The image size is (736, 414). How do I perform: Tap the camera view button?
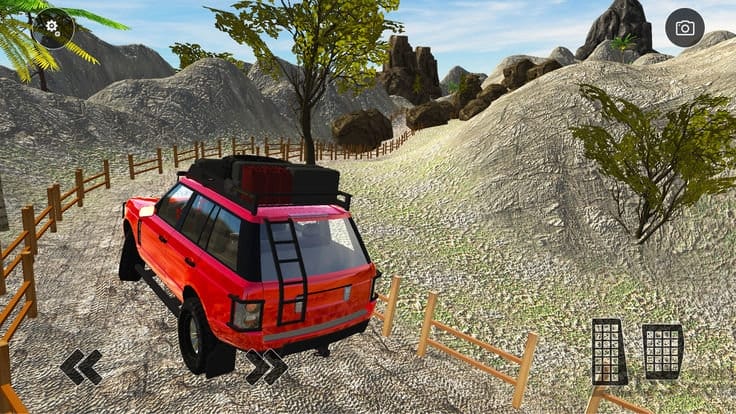point(685,28)
